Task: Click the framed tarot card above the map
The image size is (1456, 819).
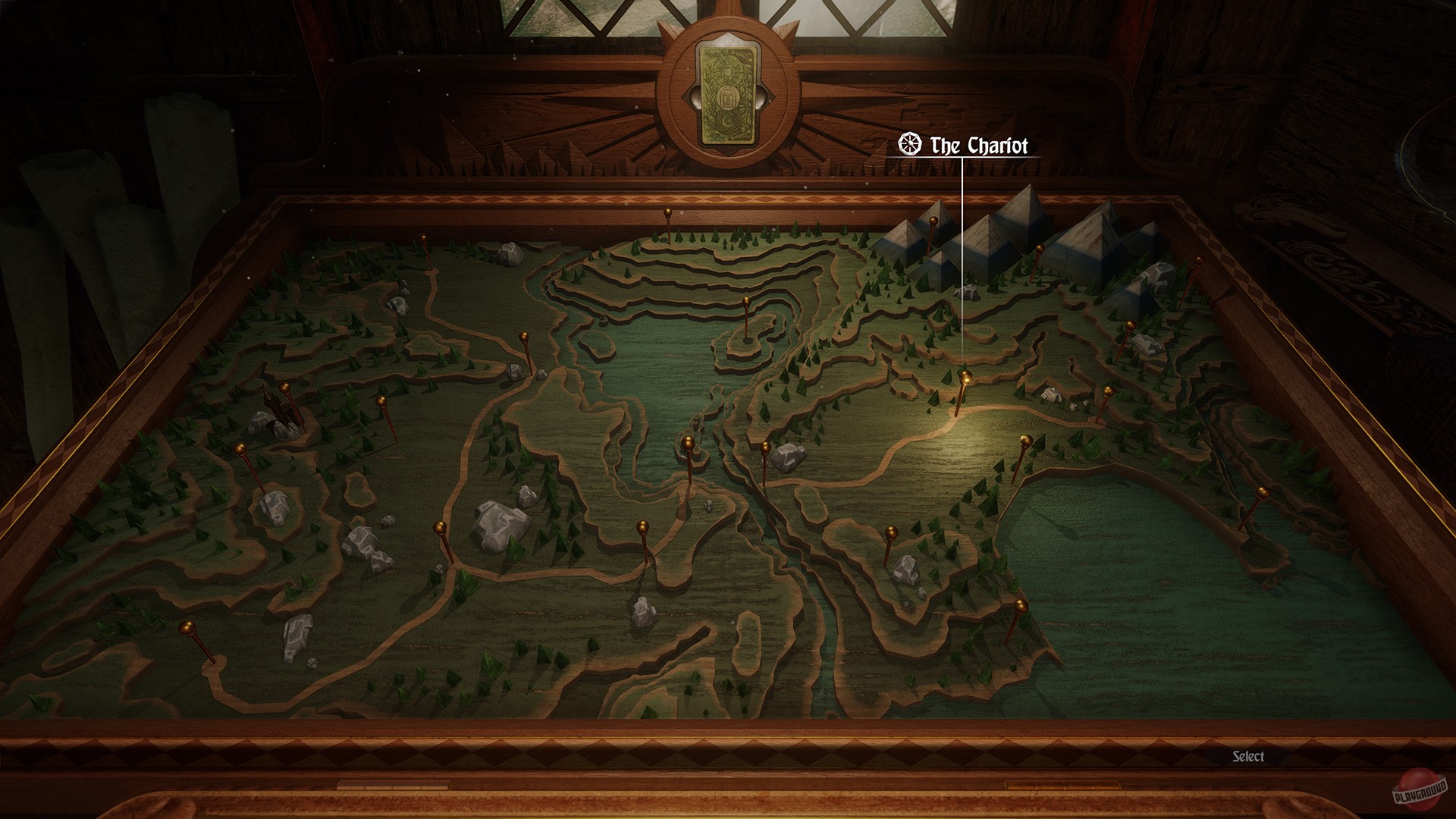Action: [x=730, y=95]
